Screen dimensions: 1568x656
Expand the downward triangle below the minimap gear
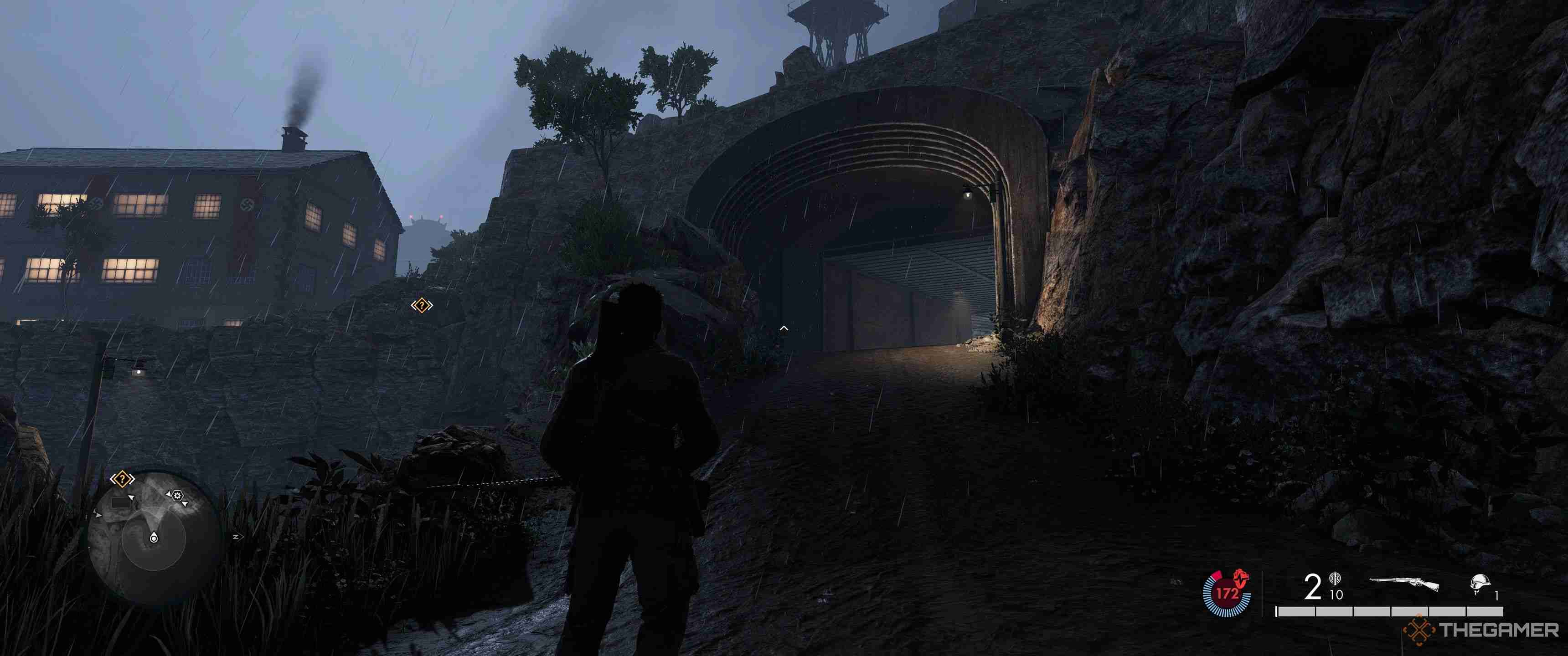(185, 504)
